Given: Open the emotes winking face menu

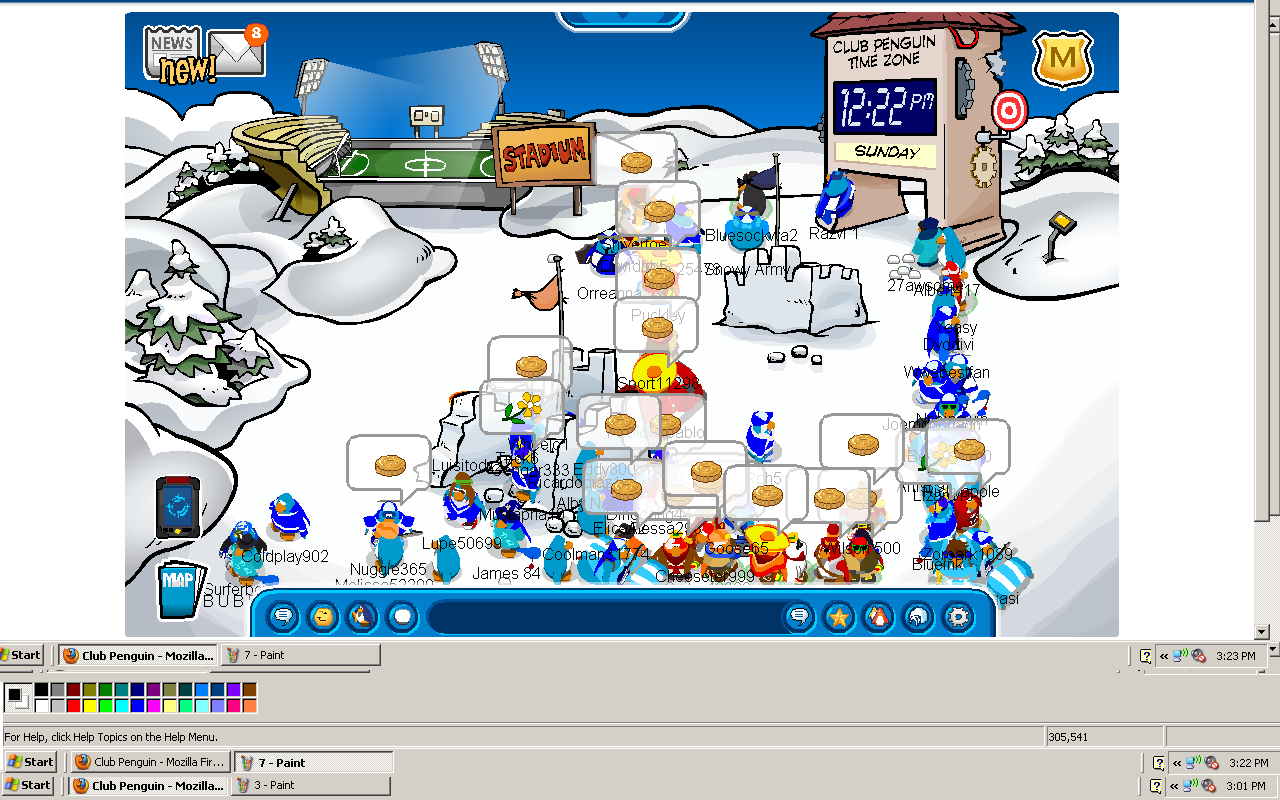Looking at the screenshot, I should (323, 617).
